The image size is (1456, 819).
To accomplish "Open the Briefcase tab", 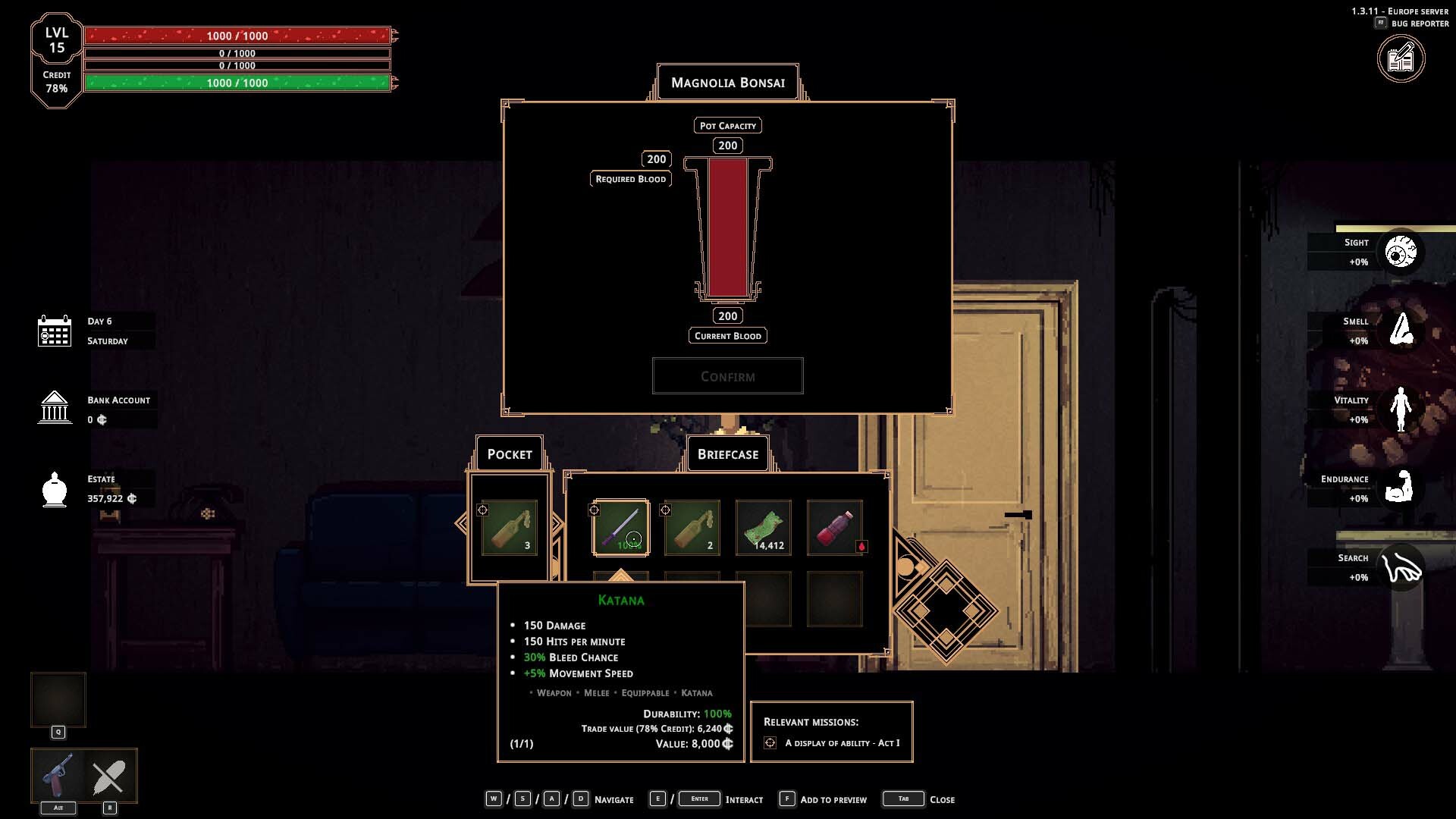I will point(727,454).
